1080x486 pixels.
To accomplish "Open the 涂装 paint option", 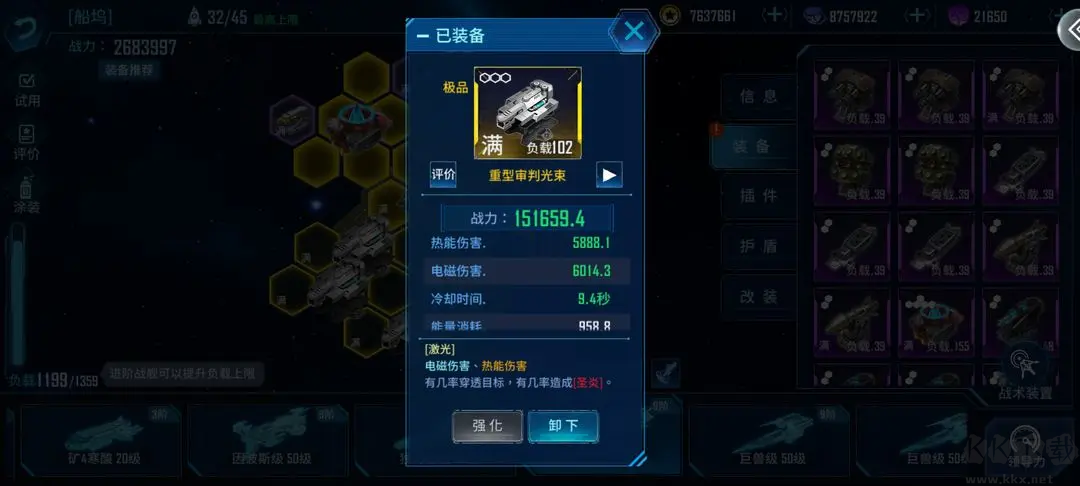I will (27, 195).
